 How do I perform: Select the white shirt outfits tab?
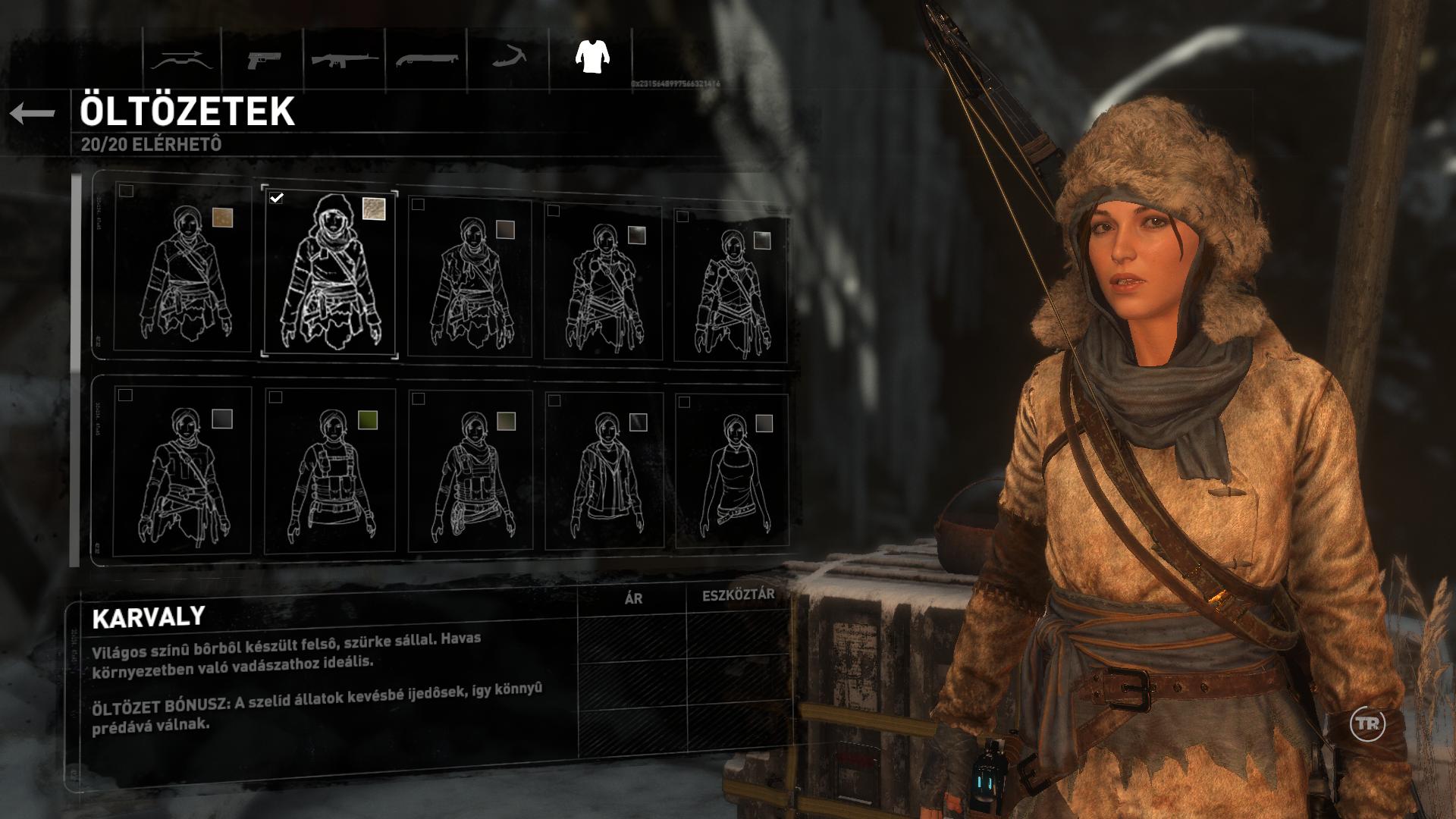(592, 57)
